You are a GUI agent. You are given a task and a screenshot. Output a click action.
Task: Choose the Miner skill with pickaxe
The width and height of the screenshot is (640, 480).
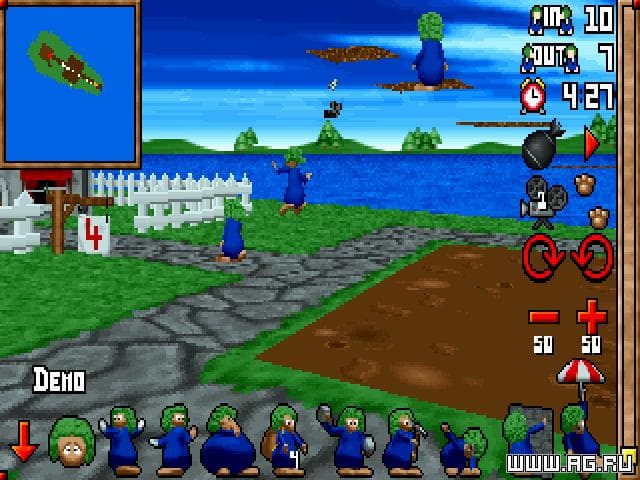pyautogui.click(x=404, y=440)
